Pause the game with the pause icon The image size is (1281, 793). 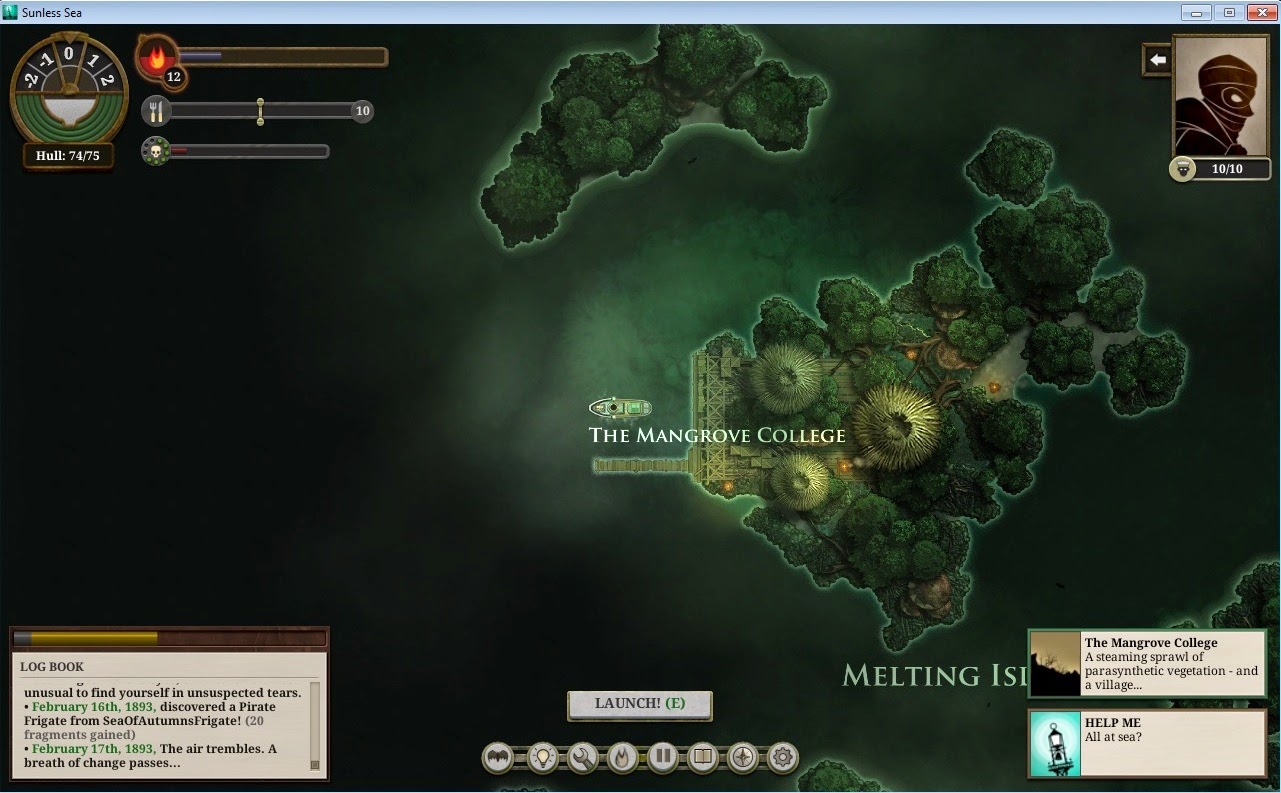pyautogui.click(x=663, y=758)
